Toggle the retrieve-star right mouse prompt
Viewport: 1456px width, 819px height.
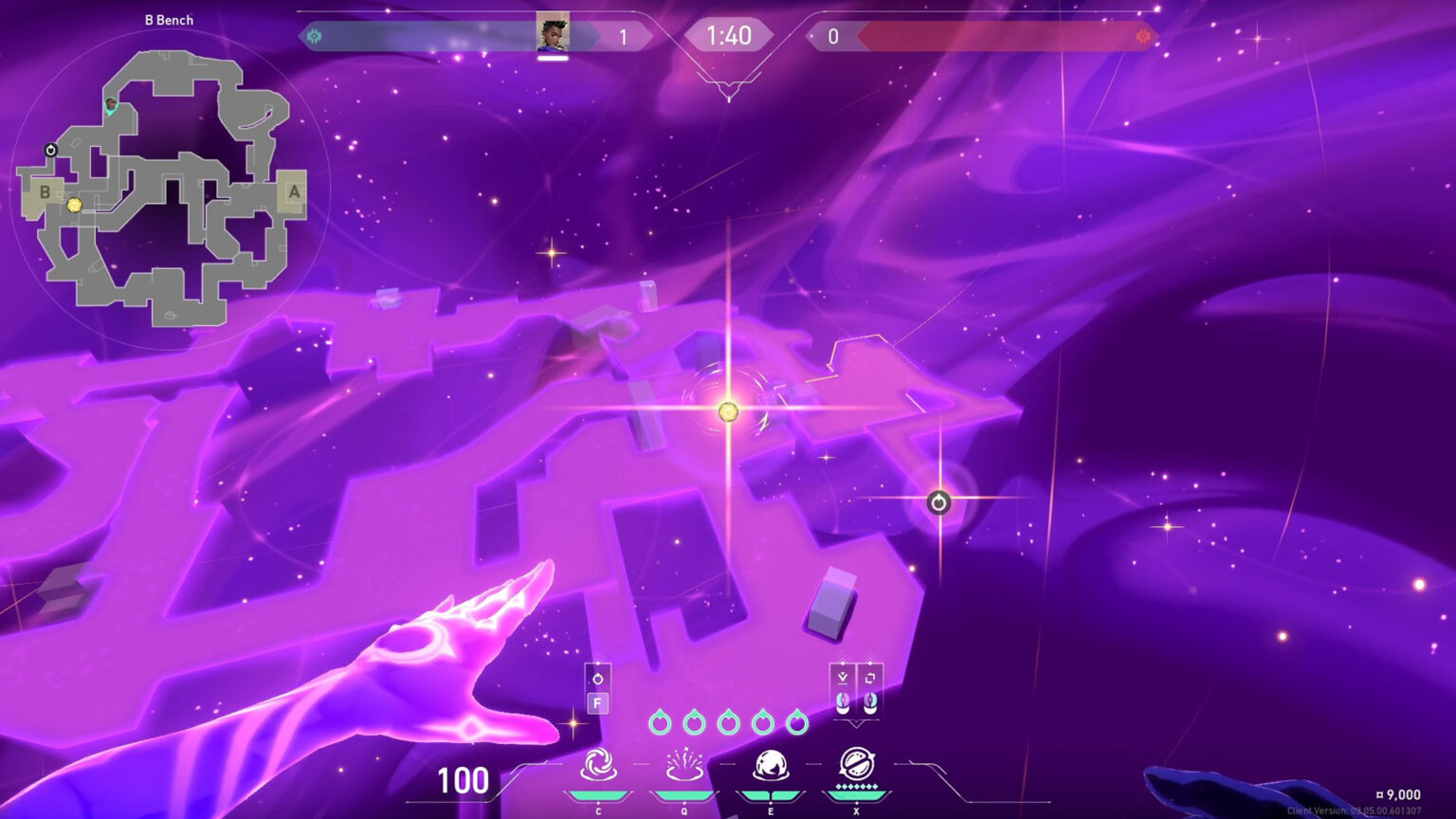pos(868,701)
